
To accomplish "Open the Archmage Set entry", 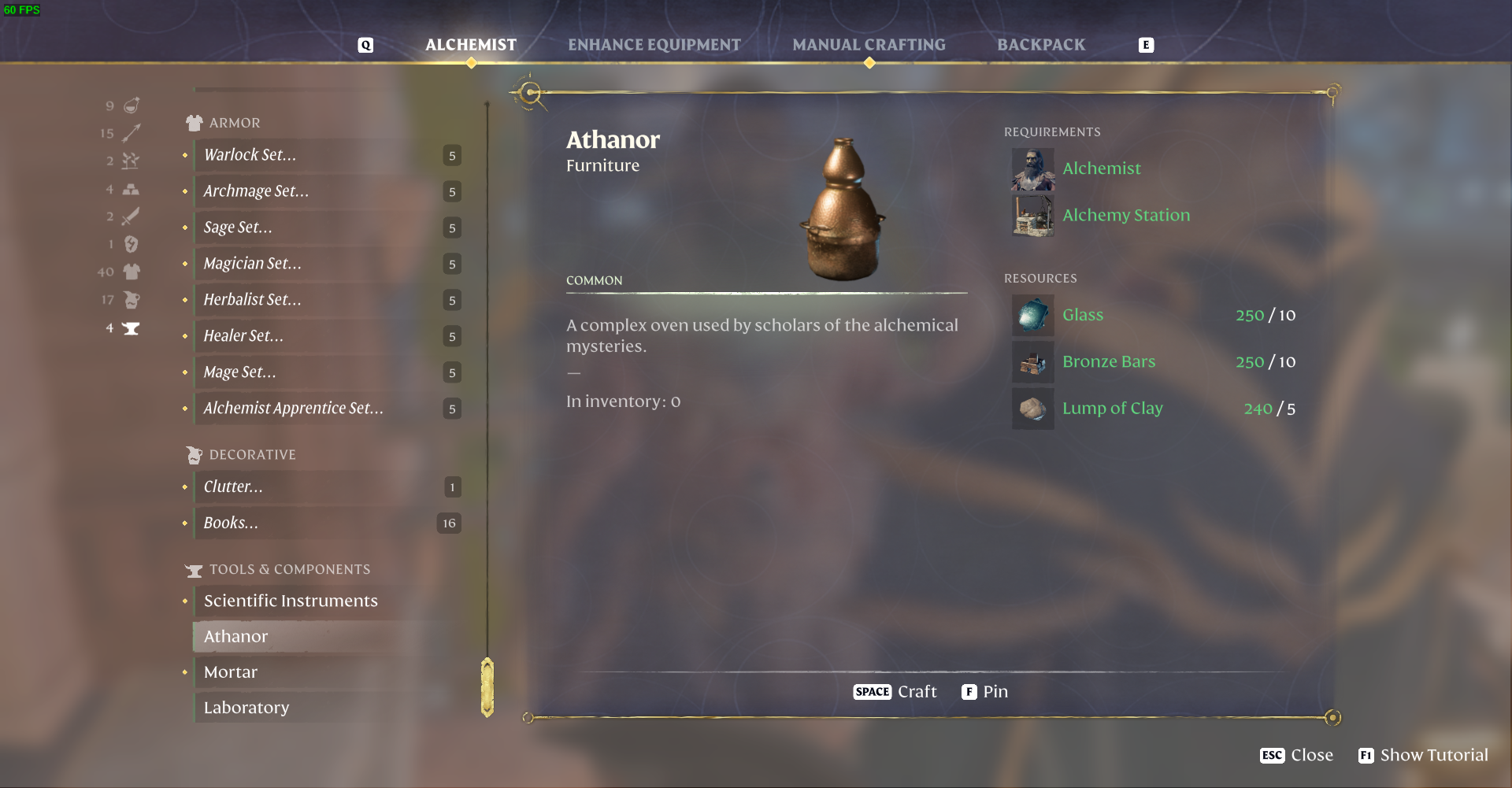I will [x=256, y=191].
